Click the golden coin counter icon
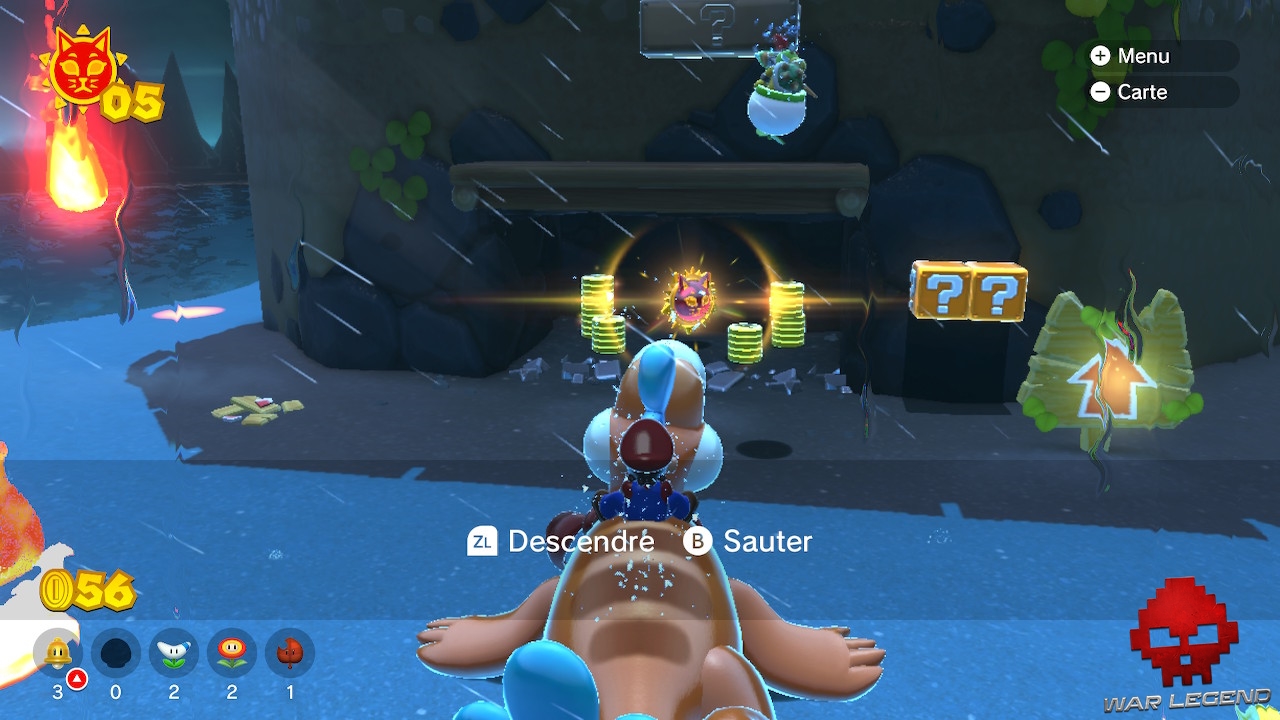This screenshot has height=720, width=1280. [x=55, y=589]
